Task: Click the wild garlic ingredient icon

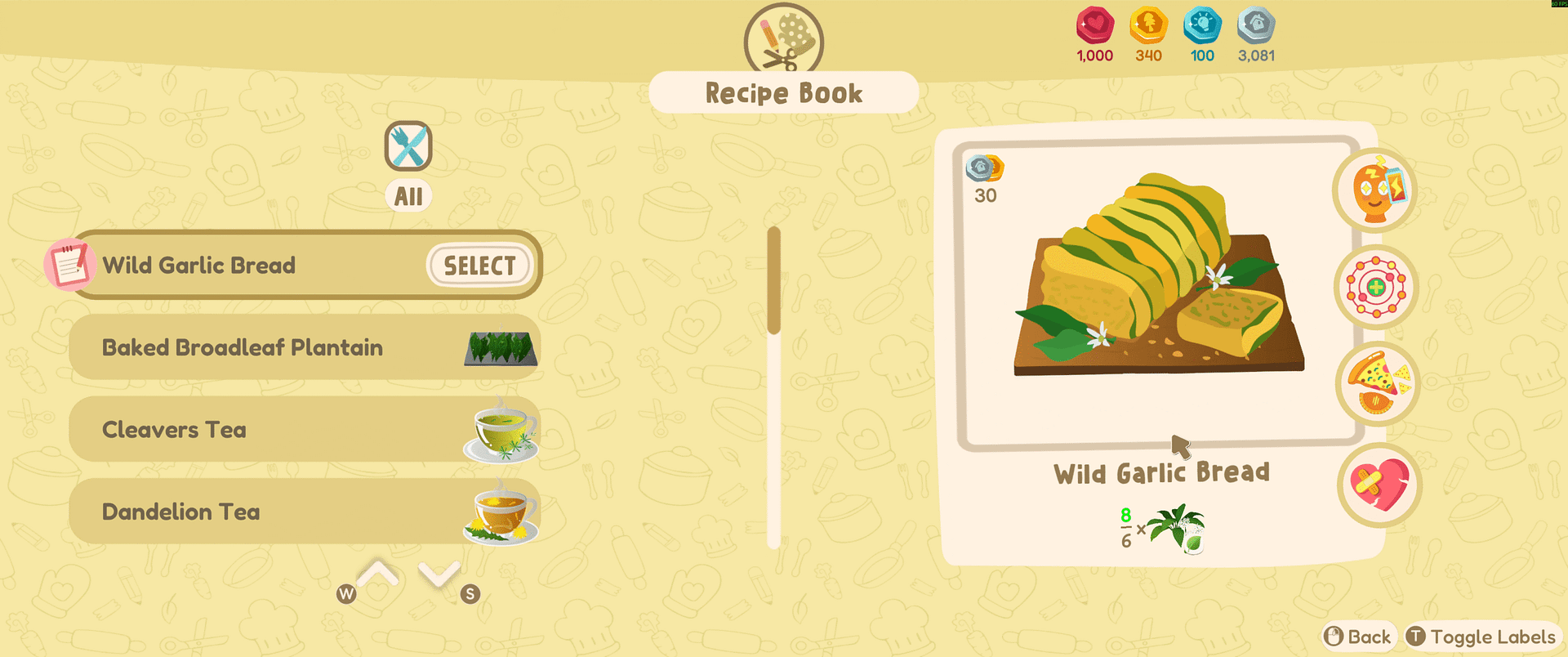Action: coord(1176,529)
